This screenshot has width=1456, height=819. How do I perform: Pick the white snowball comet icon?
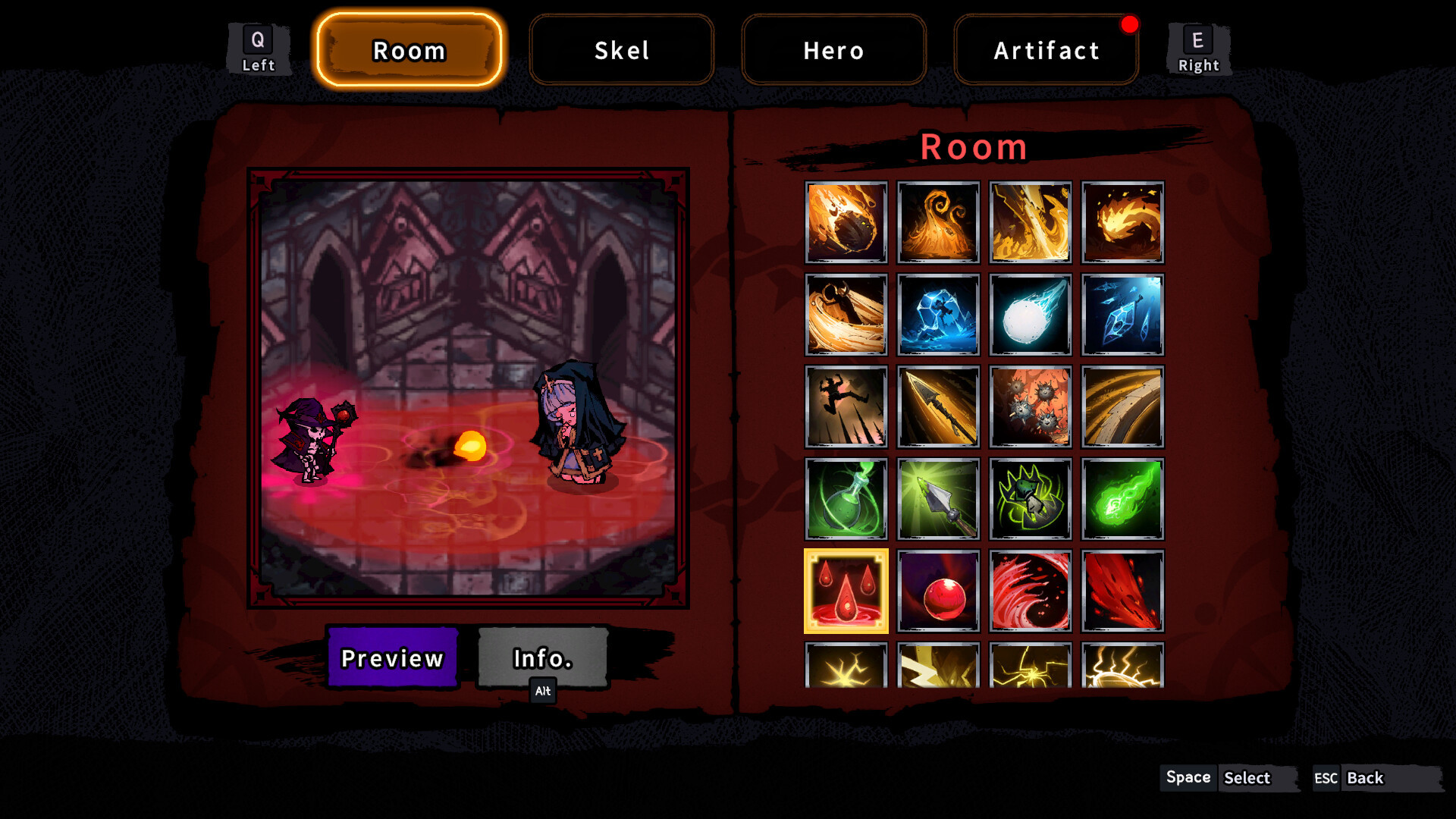(1030, 315)
